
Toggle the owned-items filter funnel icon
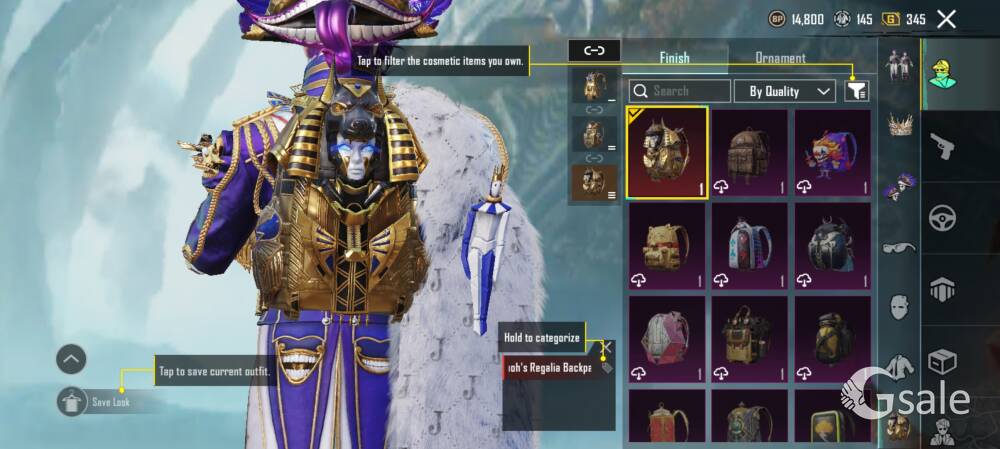pyautogui.click(x=856, y=91)
